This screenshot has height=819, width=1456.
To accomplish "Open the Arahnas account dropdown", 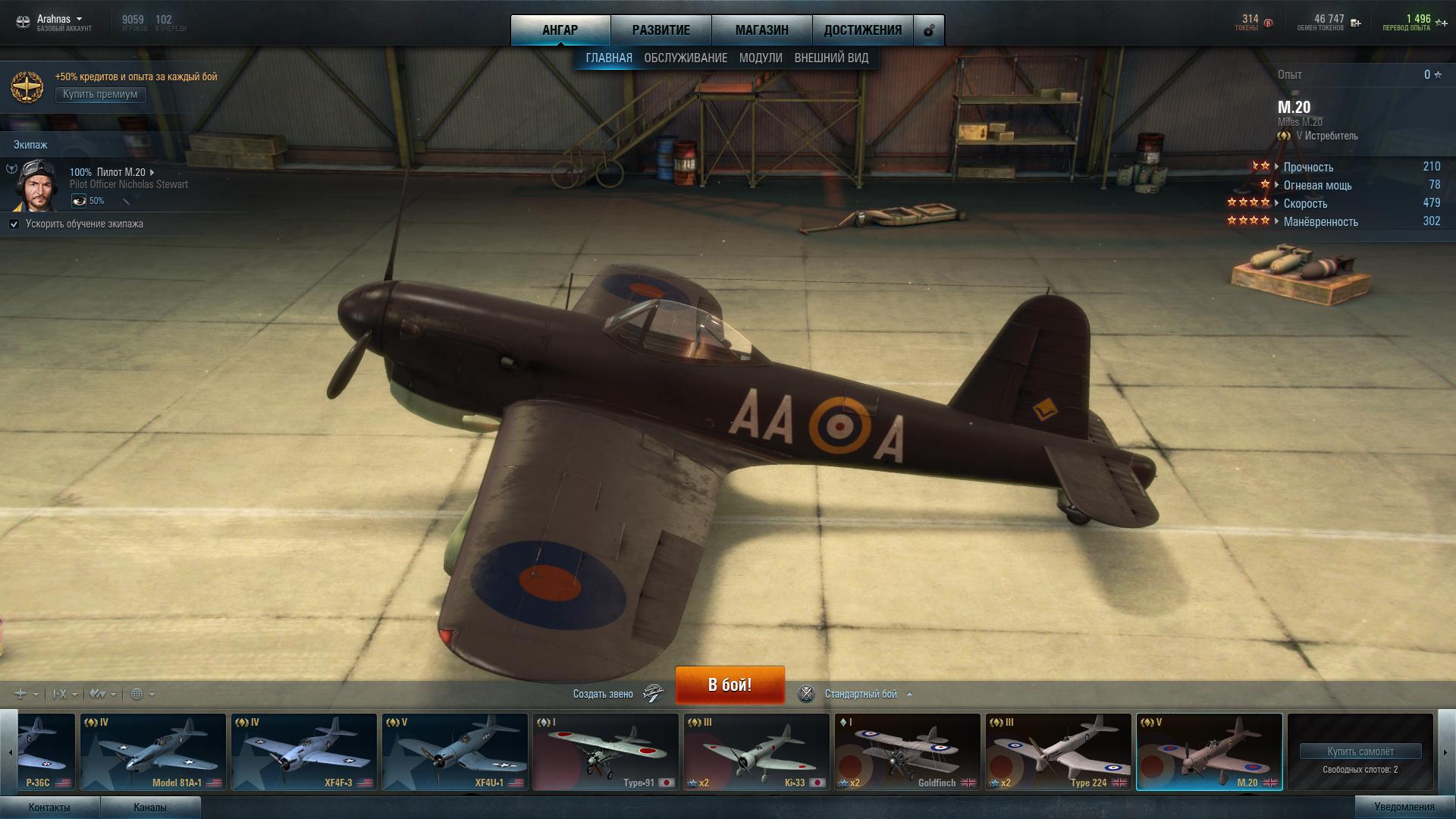I will [x=59, y=19].
